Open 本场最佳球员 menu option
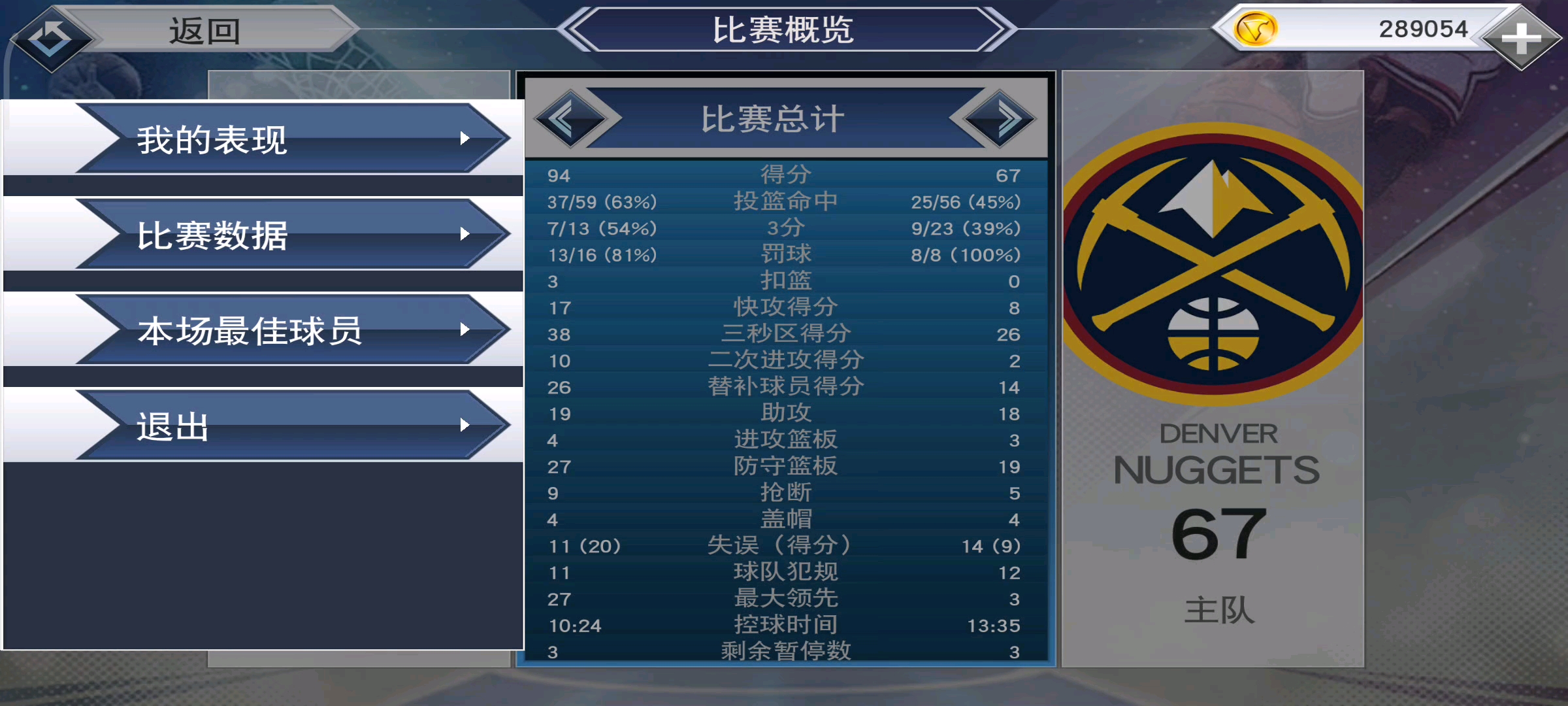Viewport: 1568px width, 706px height. coord(248,331)
